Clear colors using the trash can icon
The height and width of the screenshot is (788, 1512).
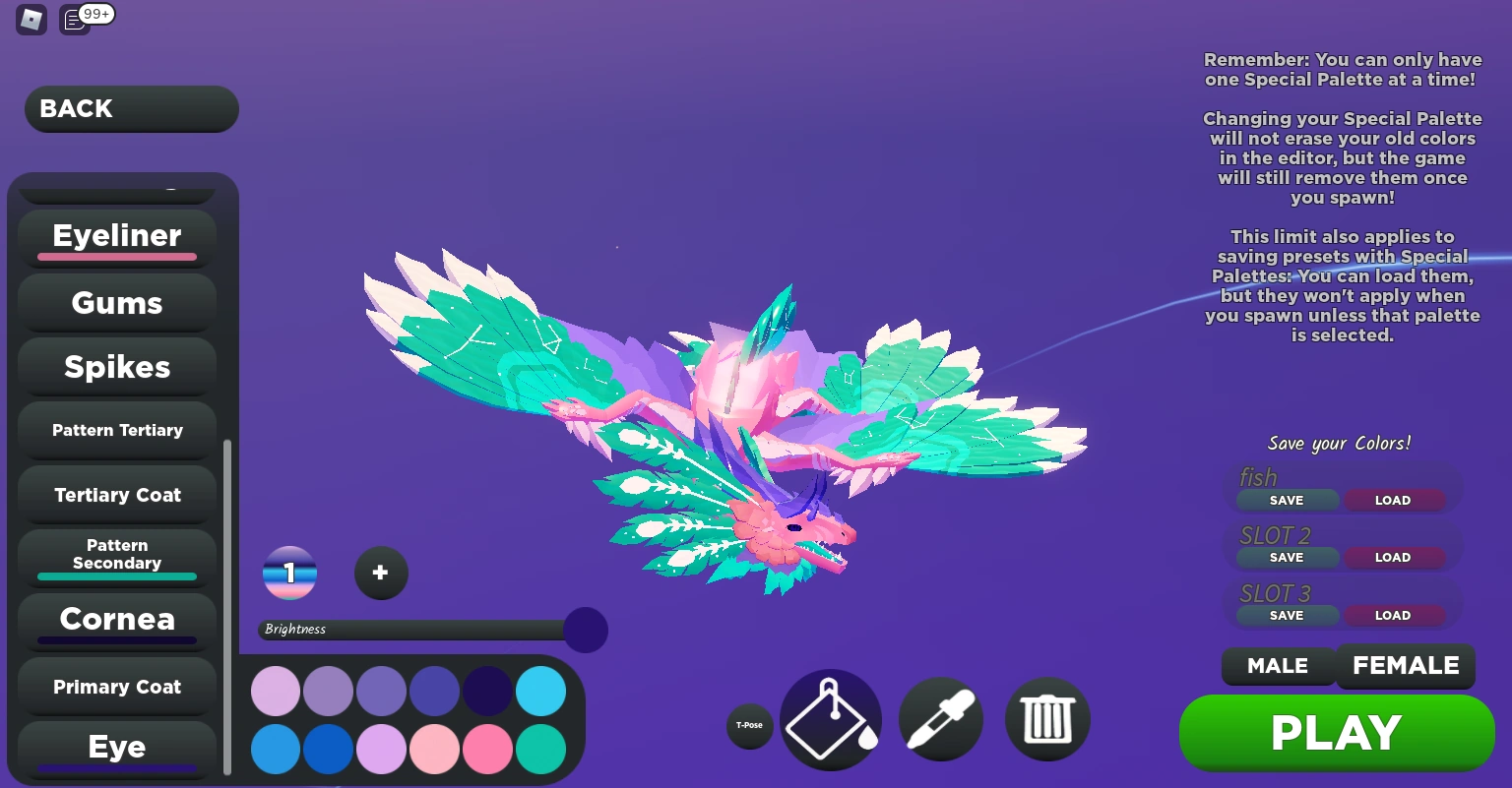point(1046,719)
